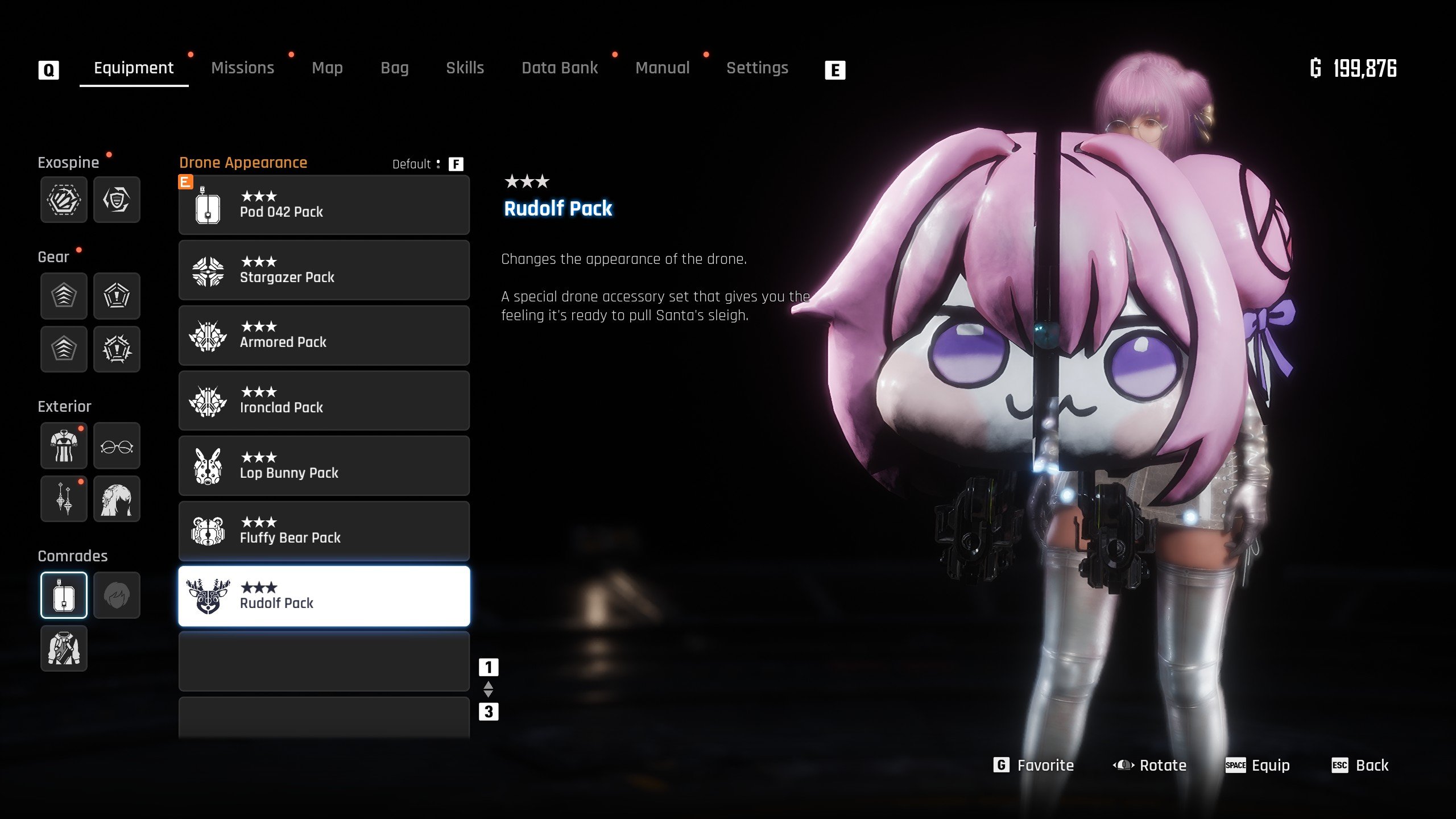Select the hairstyle exterior slot

pyautogui.click(x=117, y=499)
